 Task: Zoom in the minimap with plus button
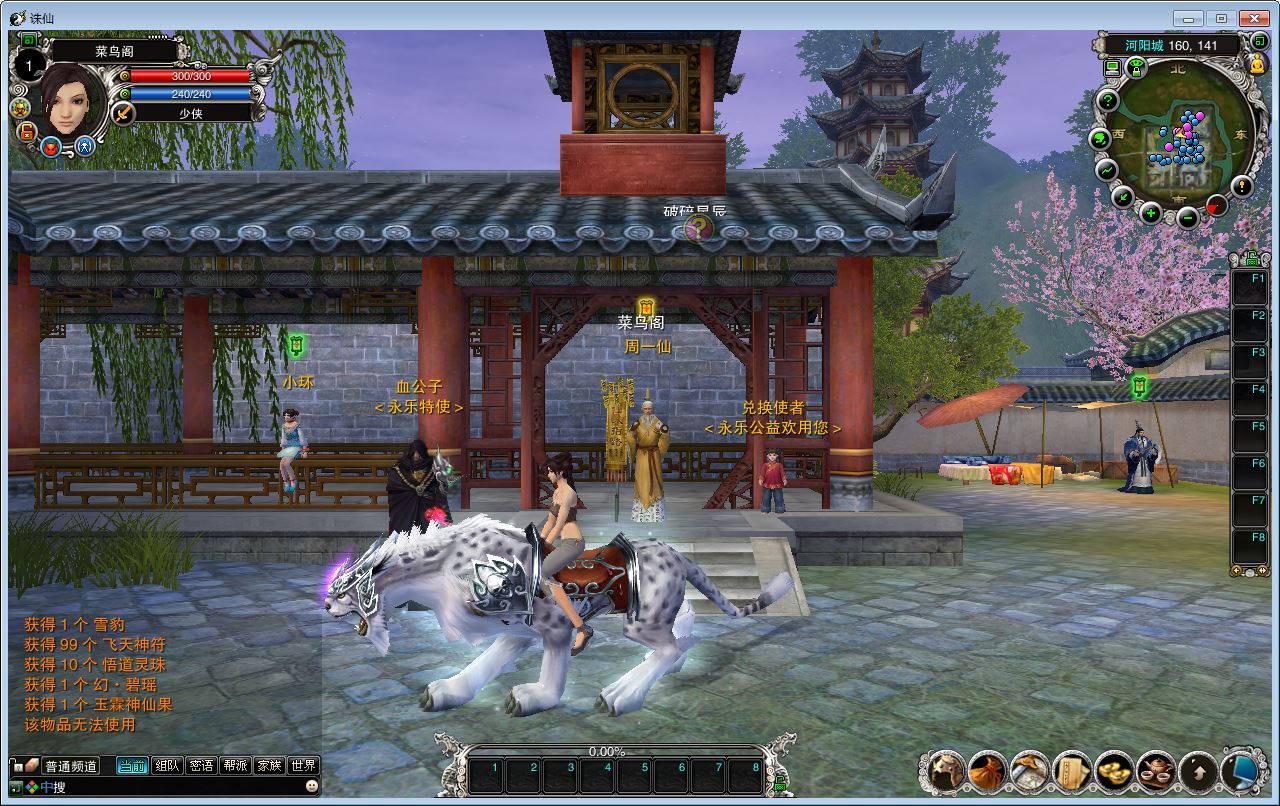point(1150,213)
